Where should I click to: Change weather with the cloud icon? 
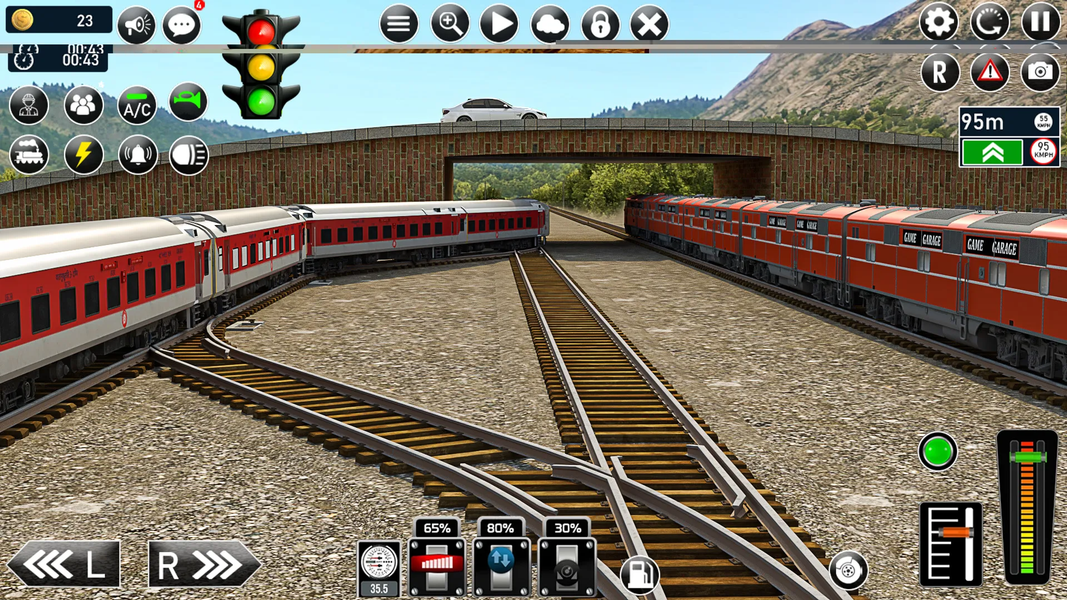pyautogui.click(x=549, y=24)
